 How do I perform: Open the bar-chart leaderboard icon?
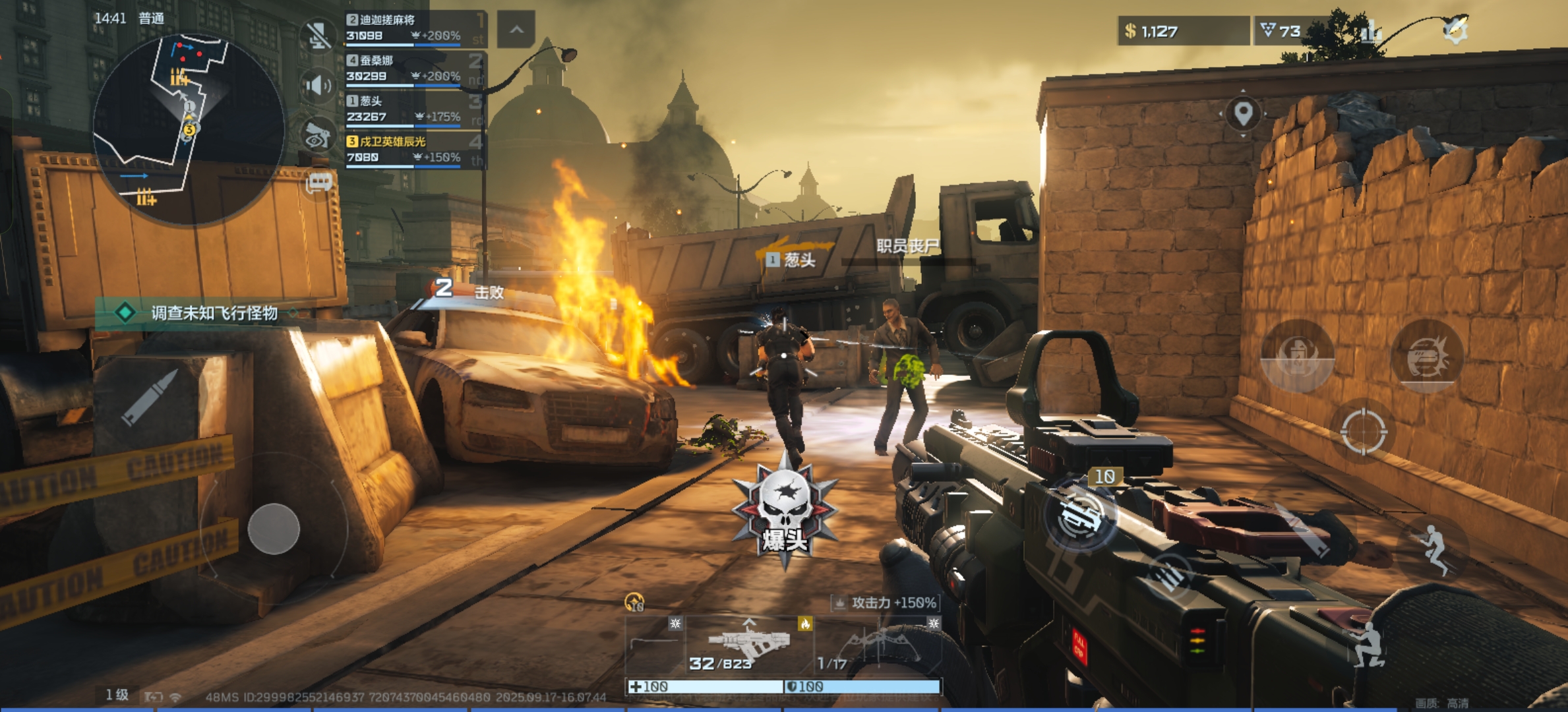(x=1372, y=31)
